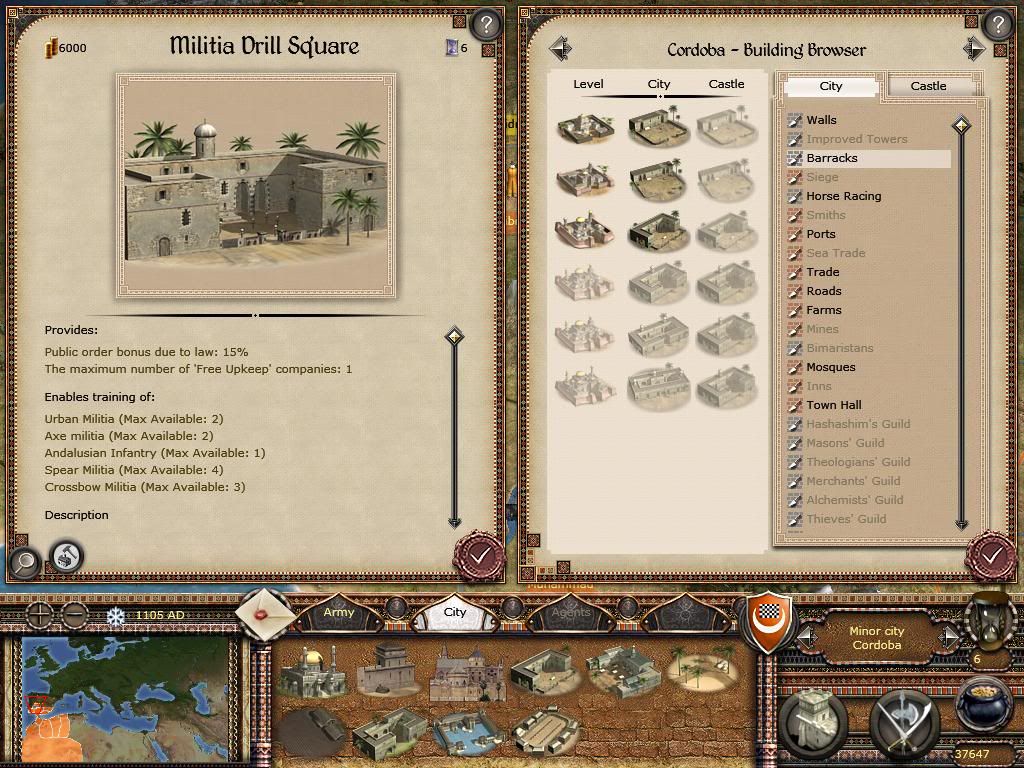The image size is (1024, 768).
Task: Select Horse Racing building entry
Action: (x=843, y=196)
